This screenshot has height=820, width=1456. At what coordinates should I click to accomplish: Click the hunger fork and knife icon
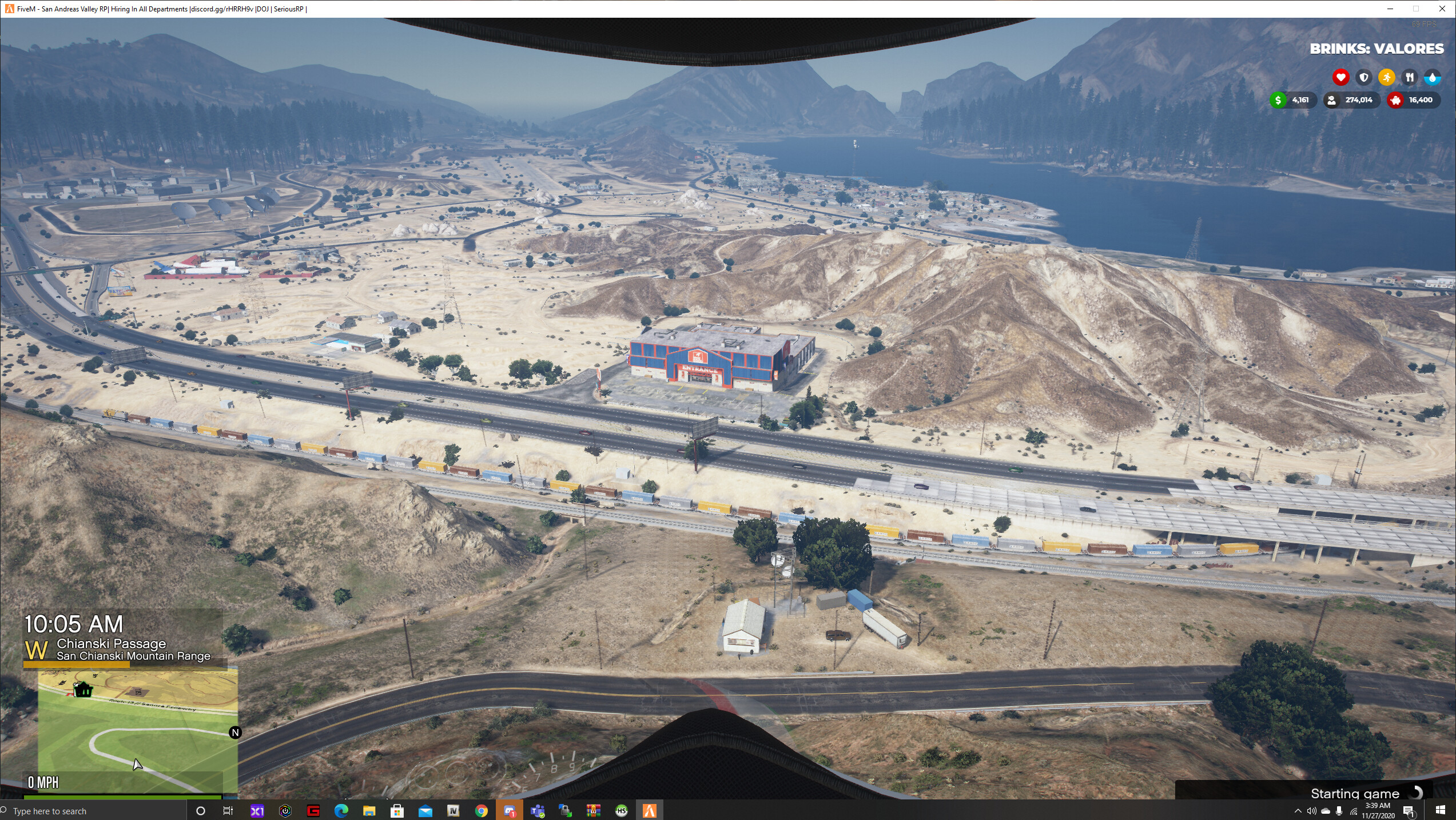coord(1409,77)
